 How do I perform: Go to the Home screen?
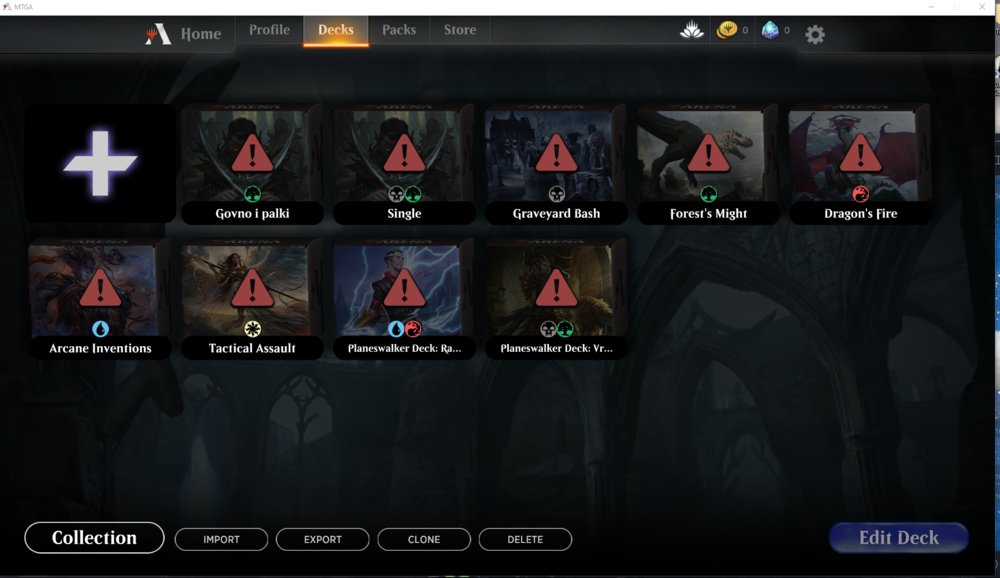tap(187, 34)
